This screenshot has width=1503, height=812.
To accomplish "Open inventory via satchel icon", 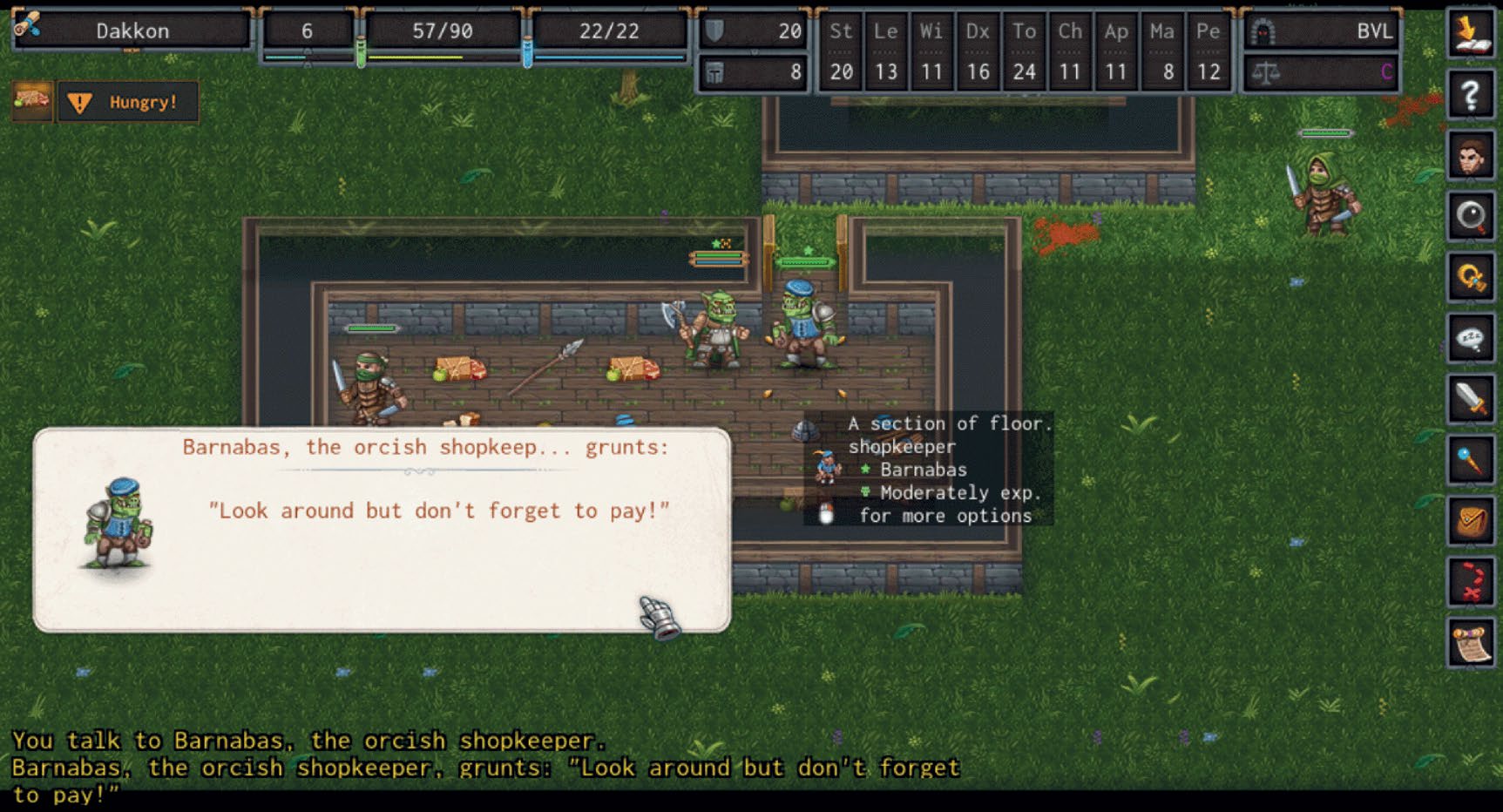I will pyautogui.click(x=1473, y=518).
